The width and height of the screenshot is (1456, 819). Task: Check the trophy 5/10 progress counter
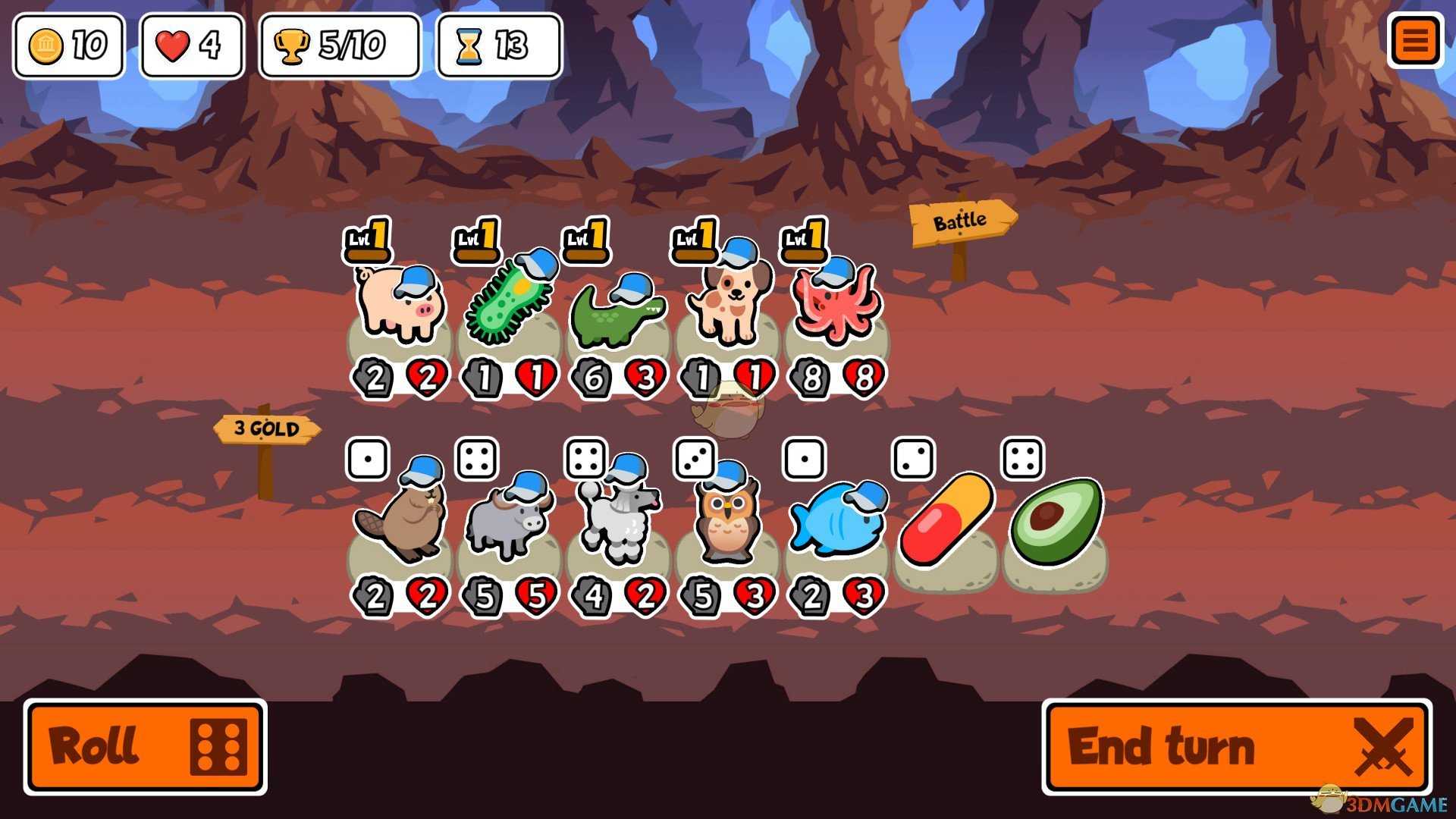click(x=338, y=47)
